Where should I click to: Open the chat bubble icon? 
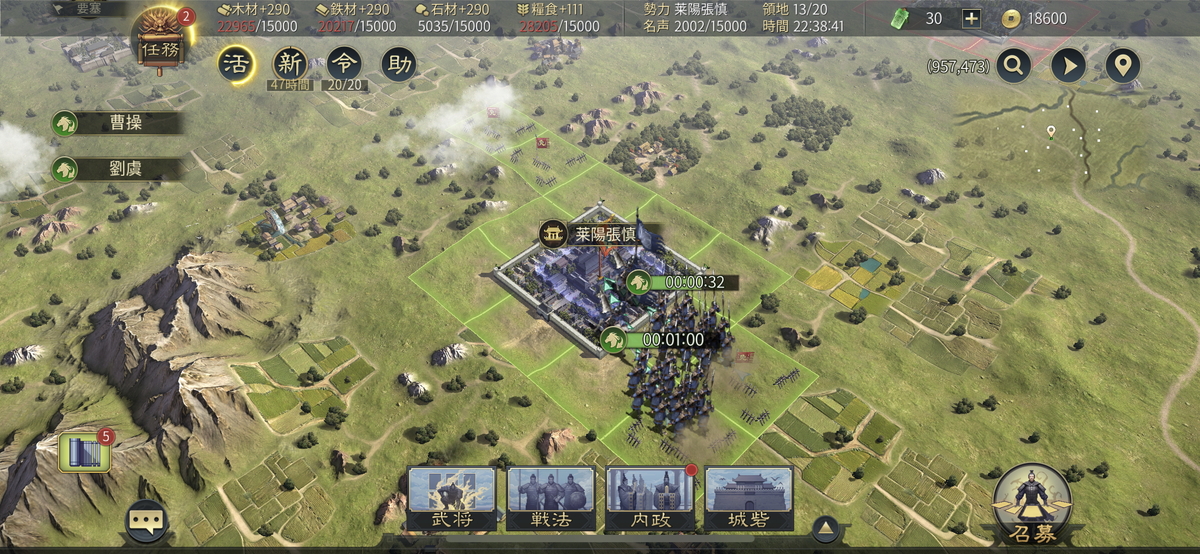[x=146, y=520]
